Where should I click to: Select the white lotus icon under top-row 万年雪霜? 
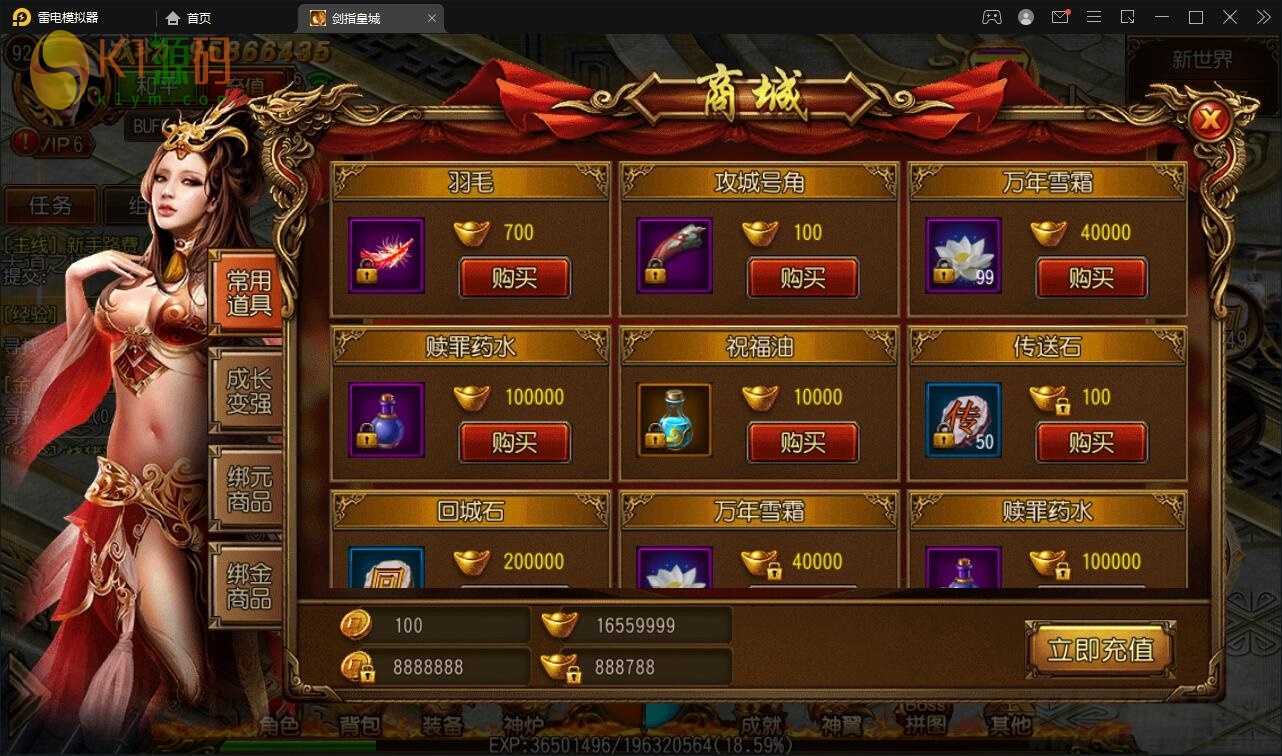coord(963,256)
